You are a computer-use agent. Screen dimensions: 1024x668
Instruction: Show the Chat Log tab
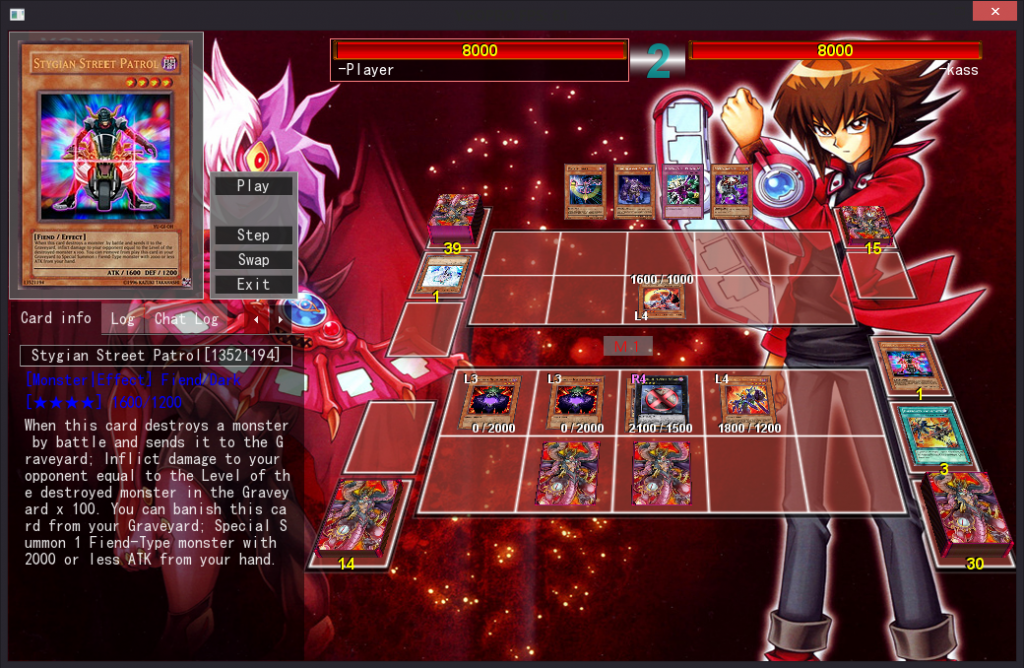click(185, 319)
